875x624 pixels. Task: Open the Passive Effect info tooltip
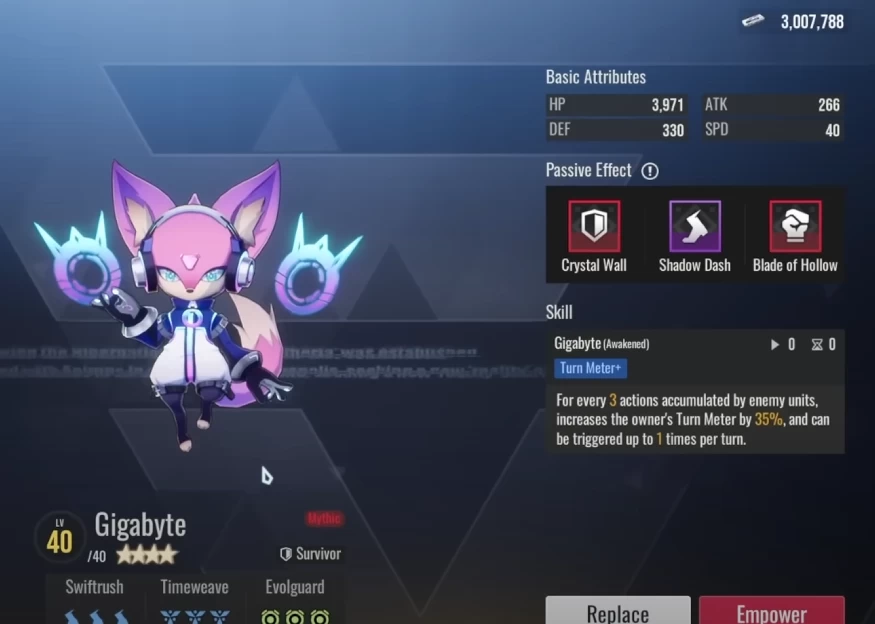tap(650, 171)
